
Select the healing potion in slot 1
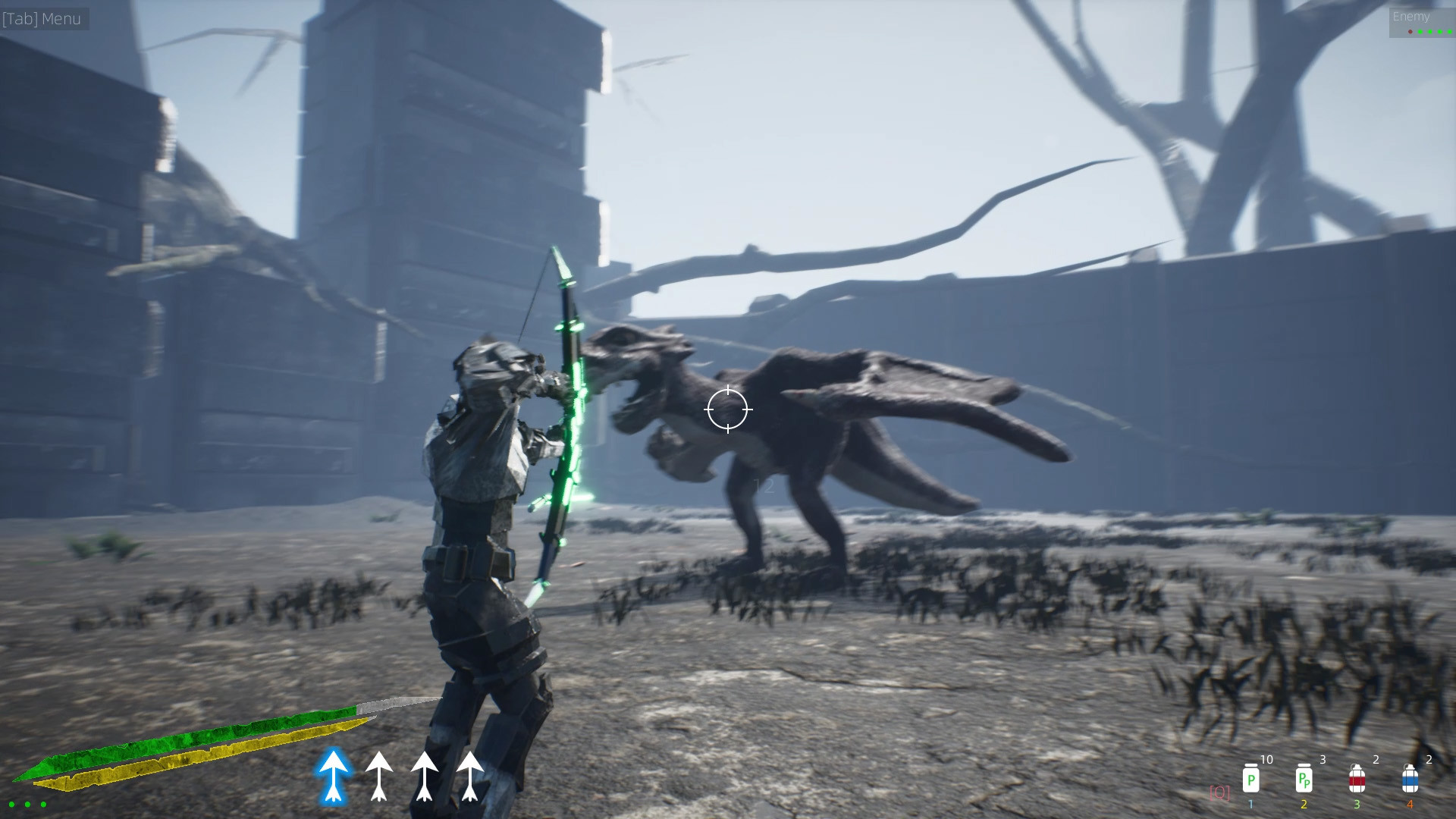[x=1251, y=781]
